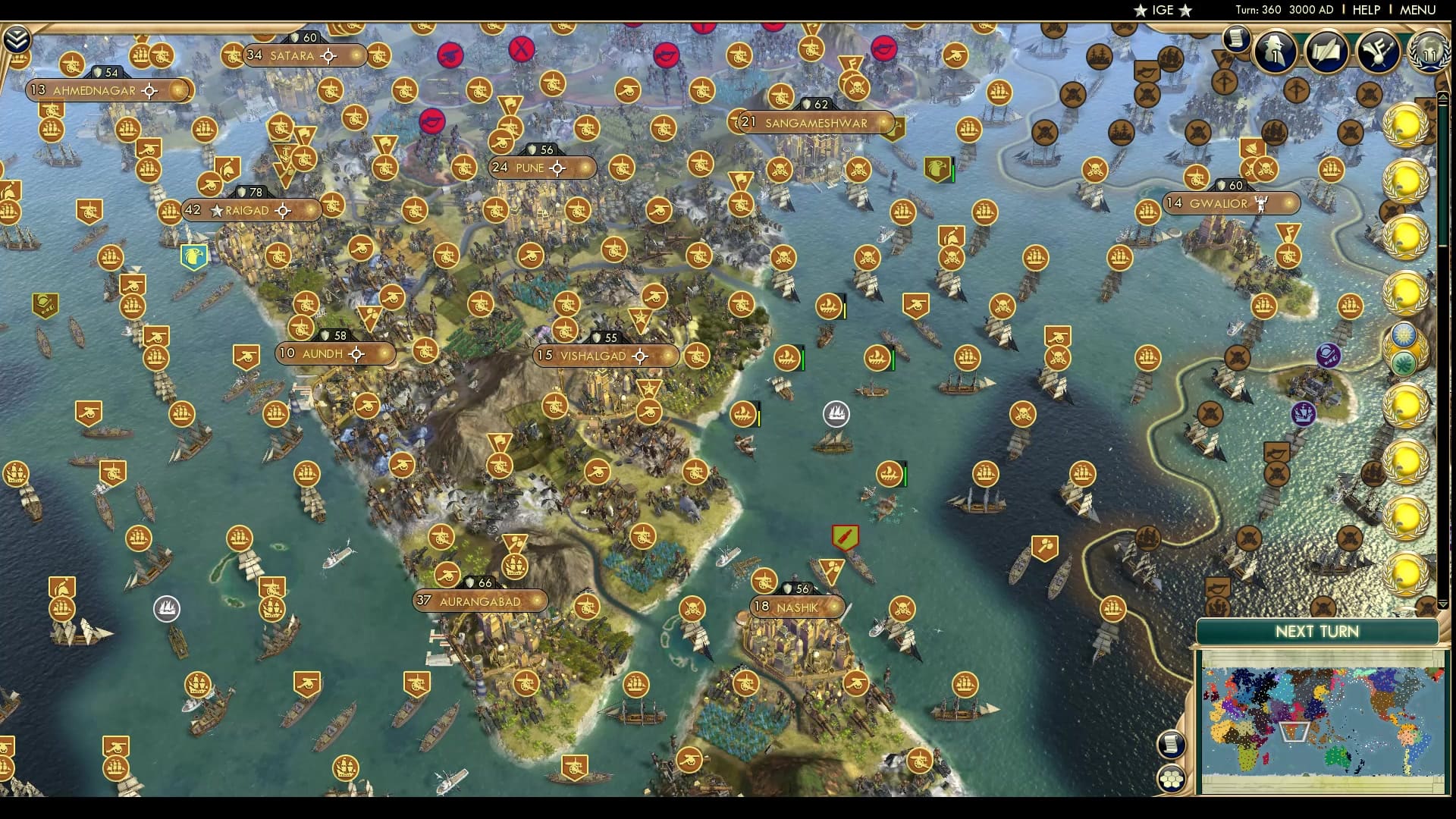Open the Culture overview icon in top-right
Screen dimensions: 1456x819
tap(1379, 50)
